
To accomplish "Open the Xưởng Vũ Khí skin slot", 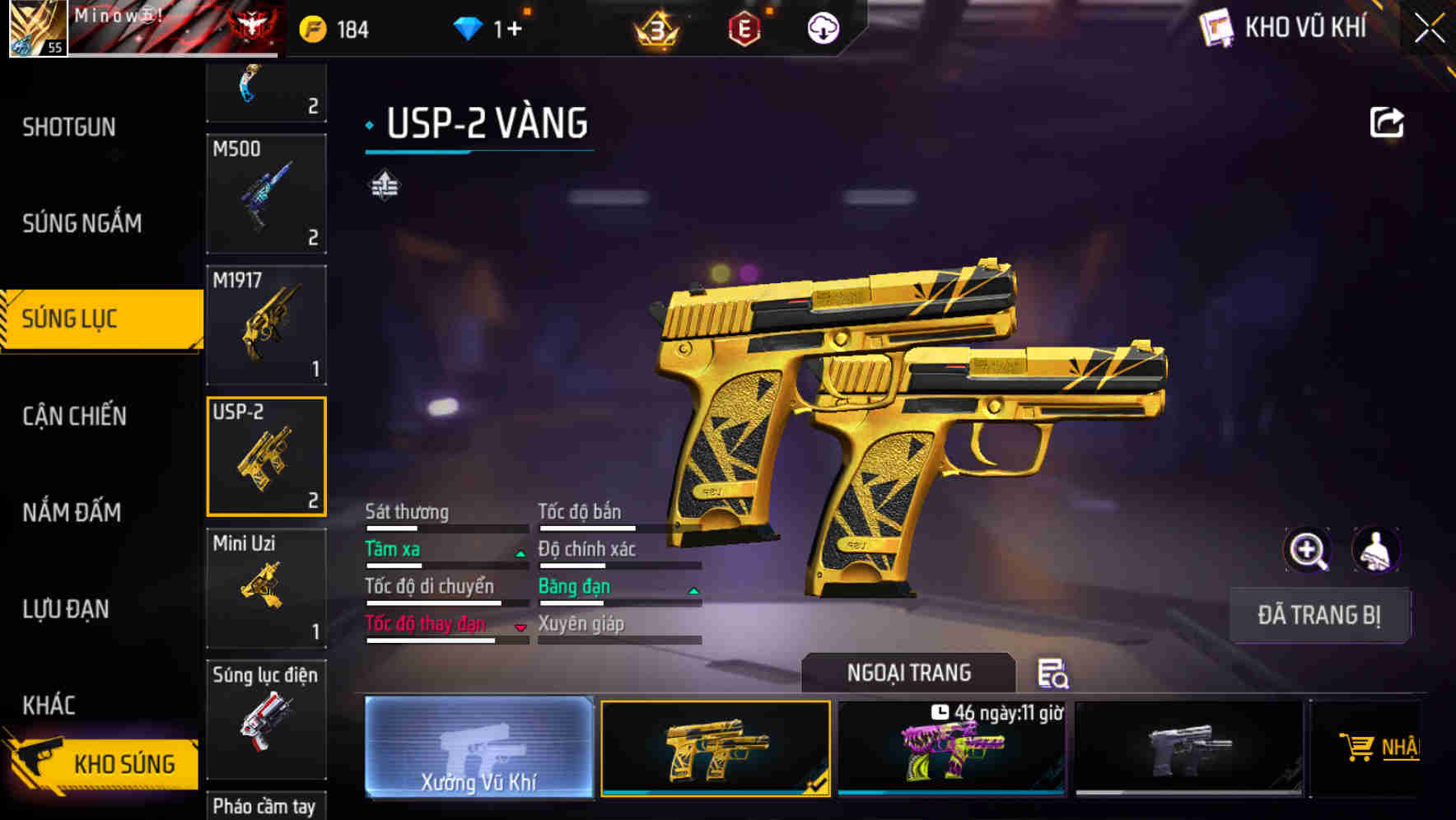I will click(478, 748).
